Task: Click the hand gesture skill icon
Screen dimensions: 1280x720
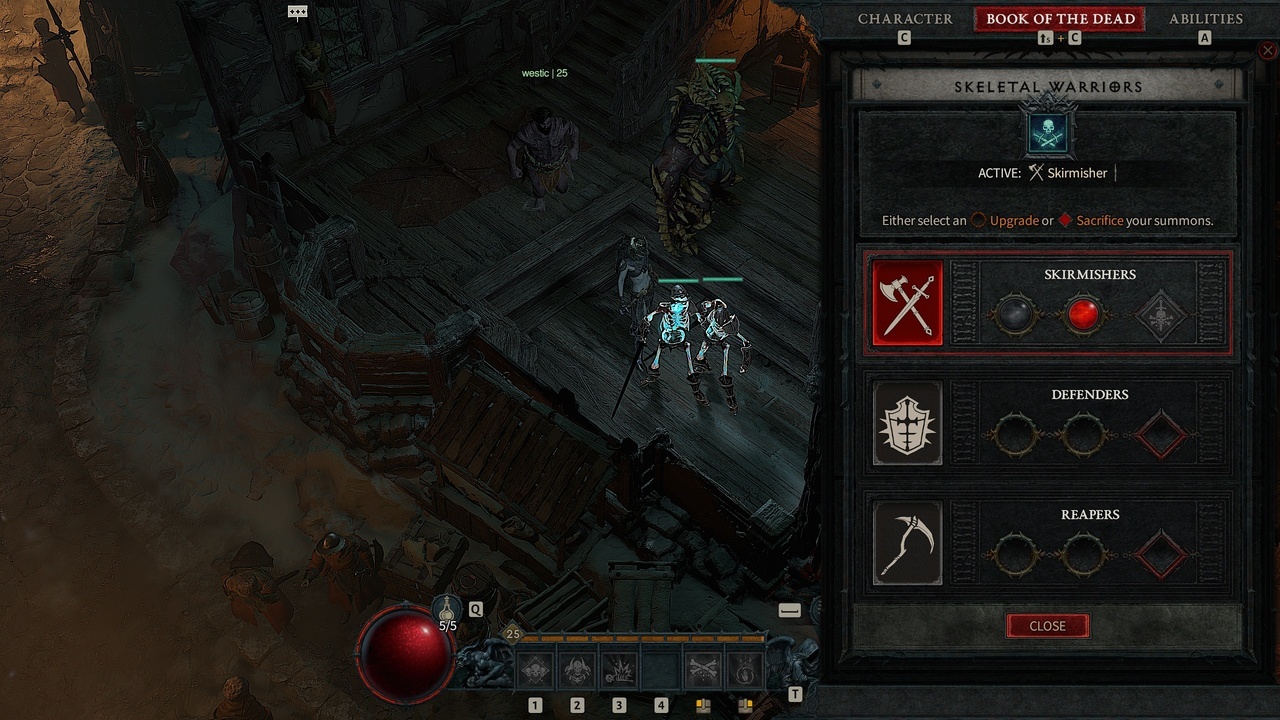Action: click(x=744, y=668)
